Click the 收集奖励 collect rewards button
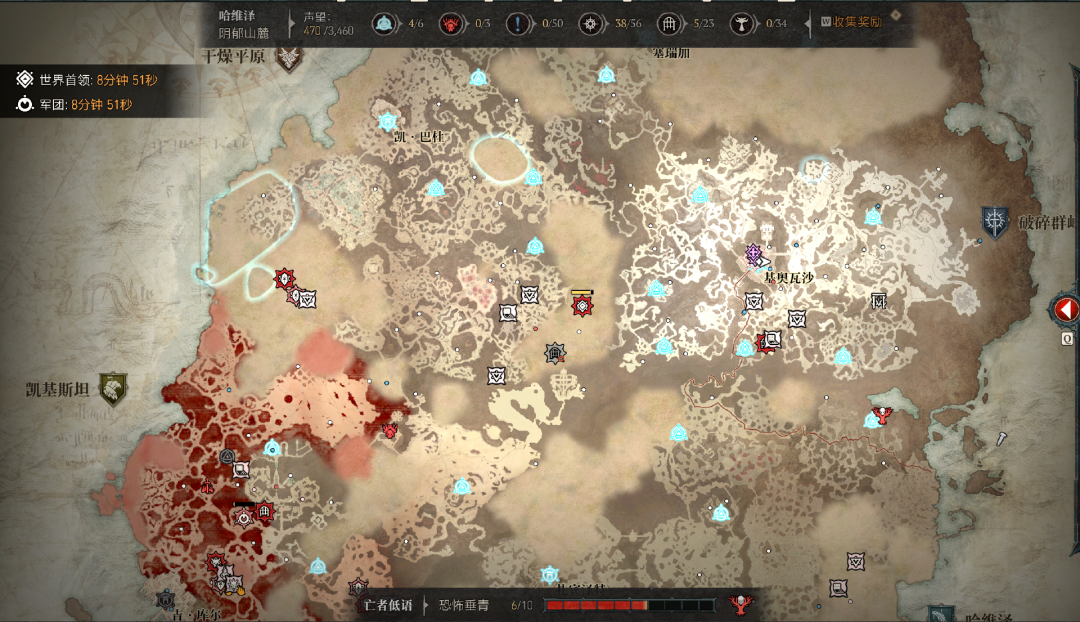Screen dimensions: 1080x622 coord(851,21)
